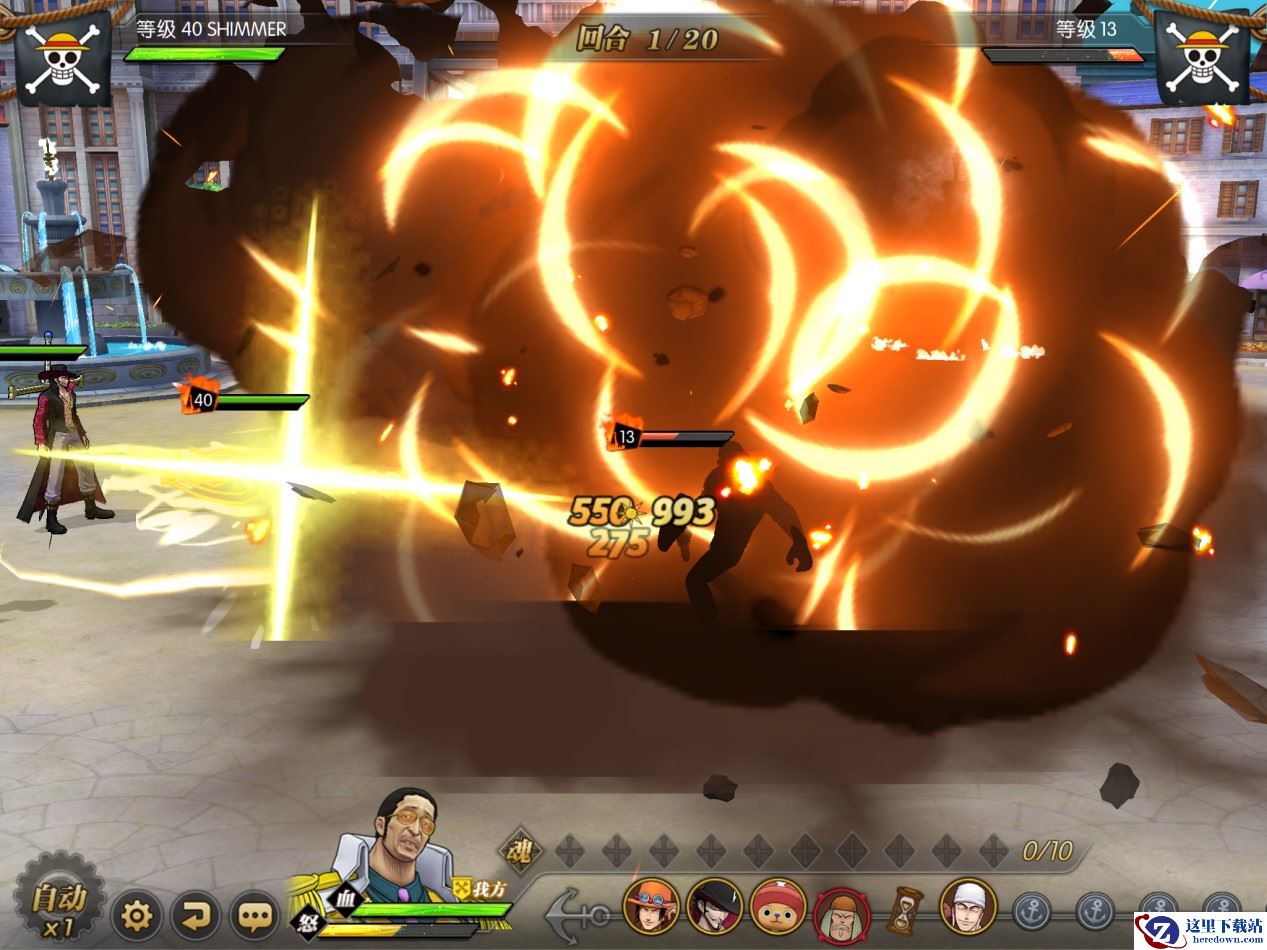The width and height of the screenshot is (1267, 950).
Task: Click the hourglass round marker icon
Action: pos(905,910)
